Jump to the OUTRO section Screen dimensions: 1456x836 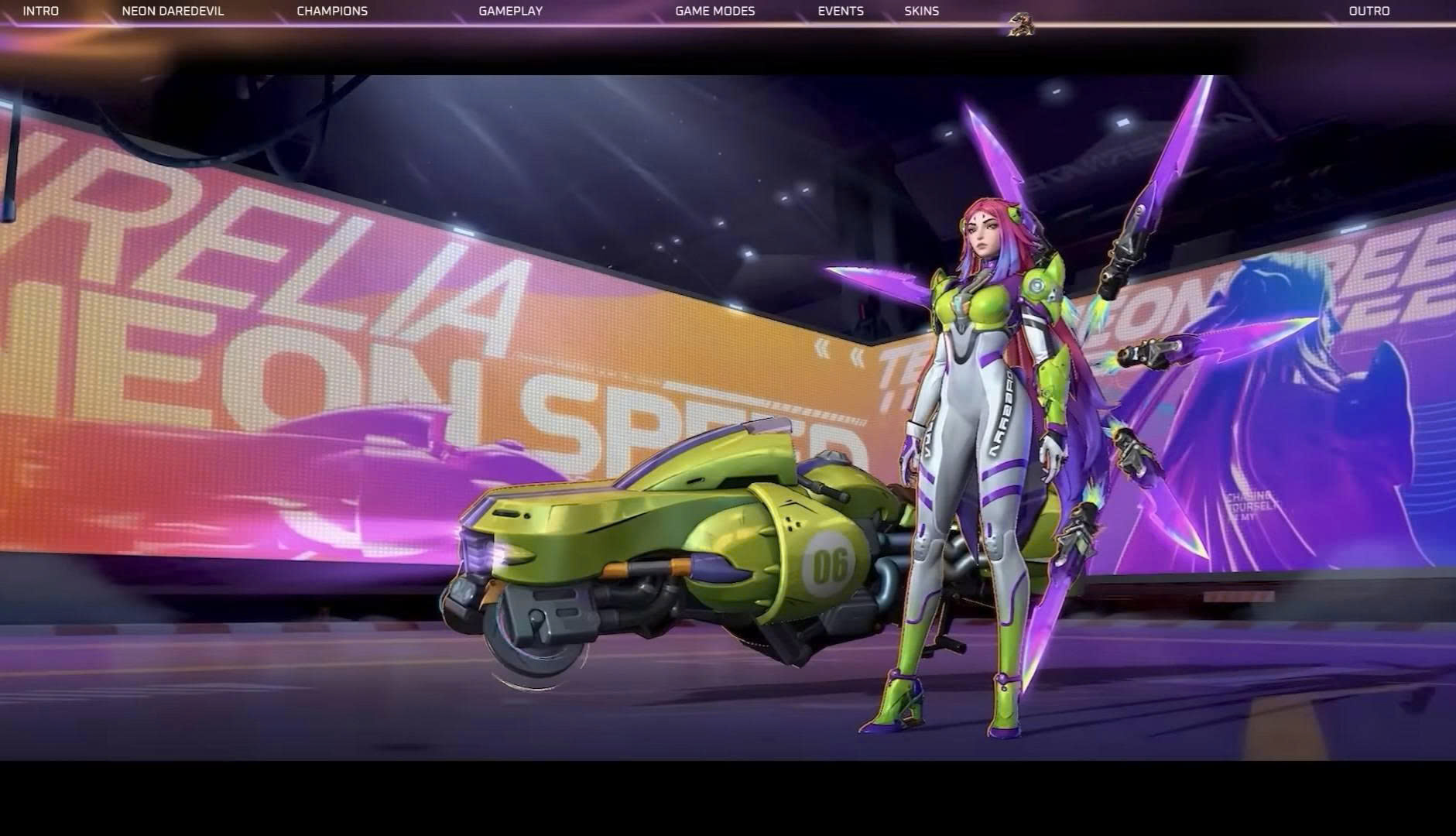click(x=1369, y=11)
